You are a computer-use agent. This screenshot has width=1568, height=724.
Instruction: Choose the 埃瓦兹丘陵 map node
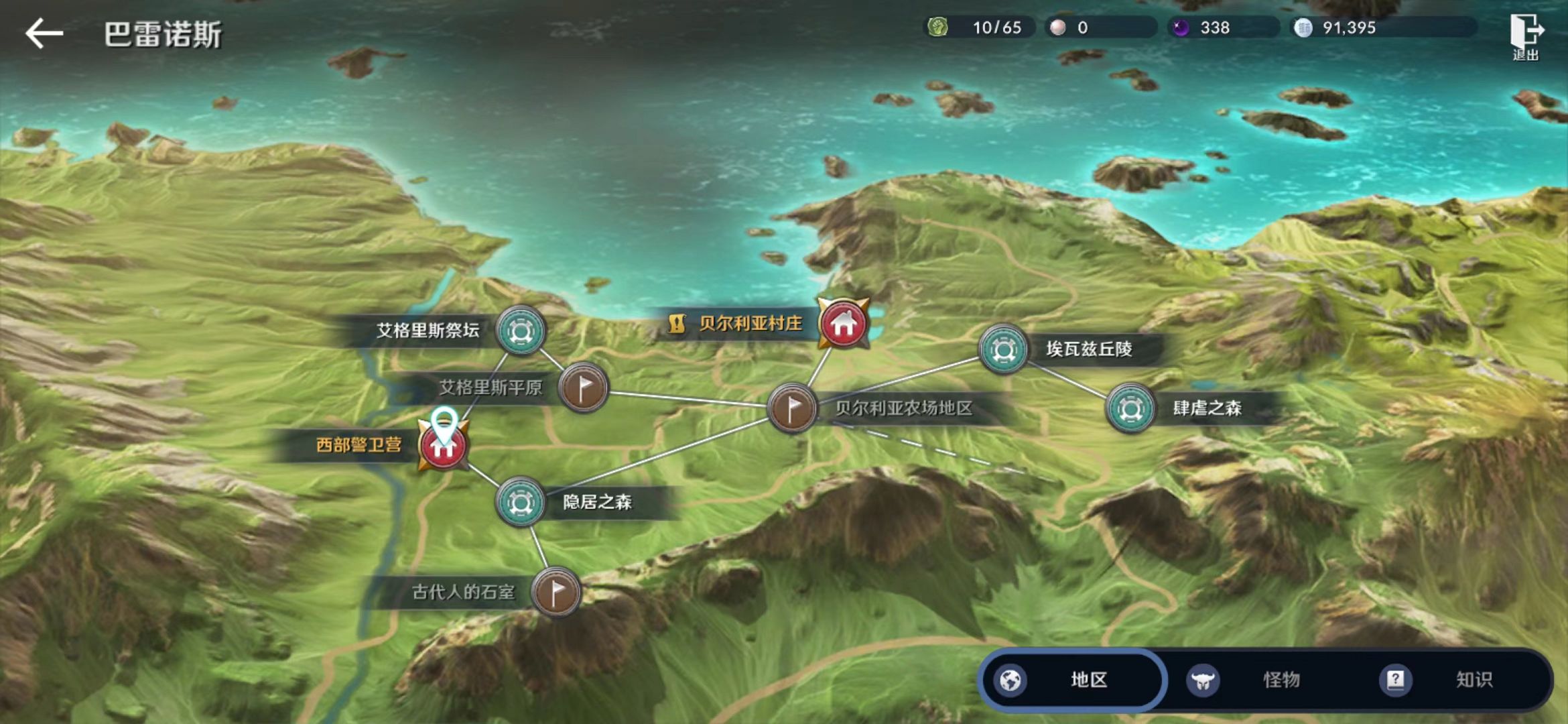1003,349
